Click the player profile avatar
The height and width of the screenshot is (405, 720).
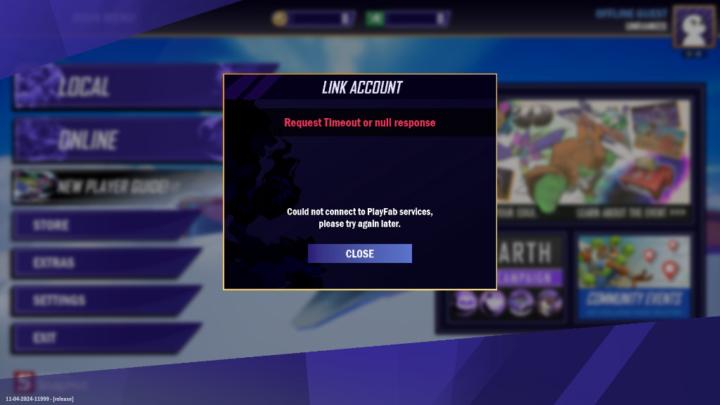click(x=692, y=25)
